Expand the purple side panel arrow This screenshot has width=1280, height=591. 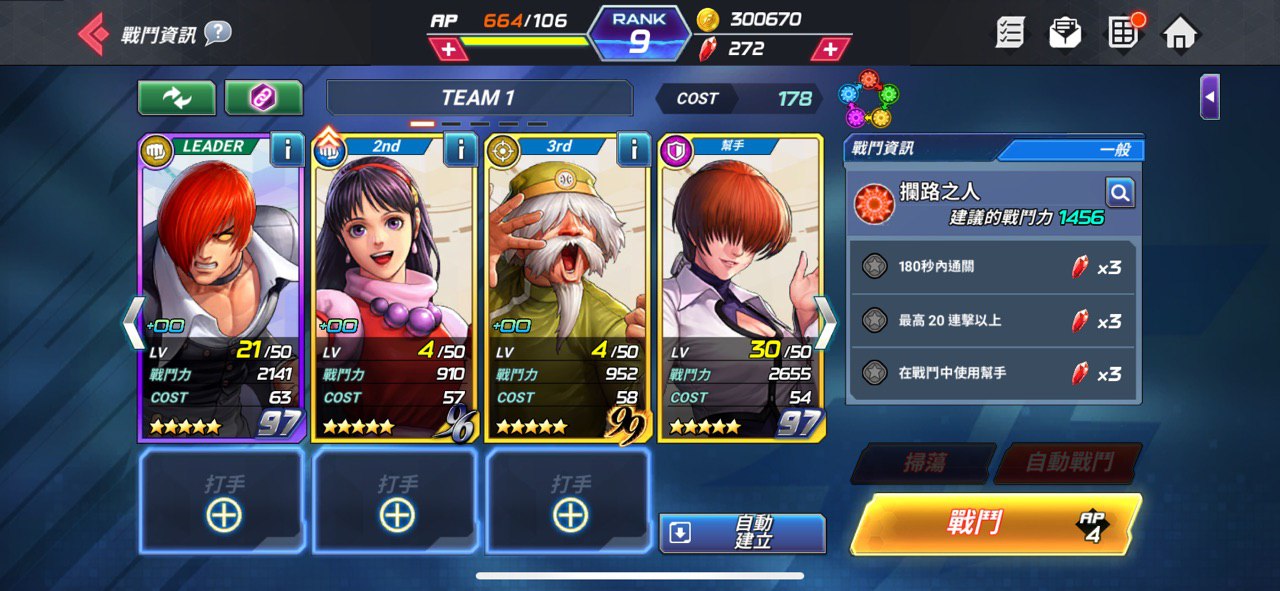pos(1210,97)
